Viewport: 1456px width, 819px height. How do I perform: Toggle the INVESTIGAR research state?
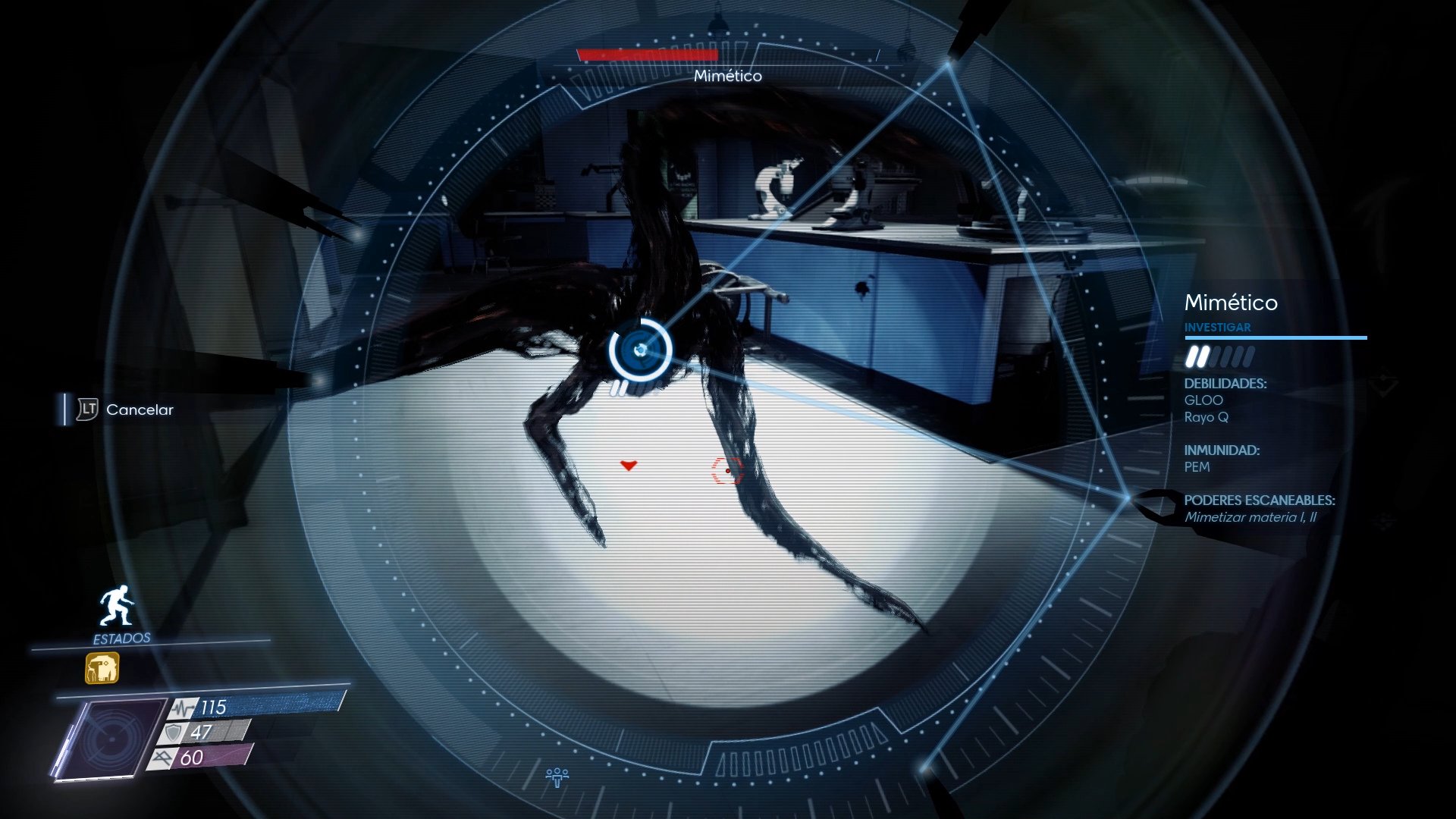(x=1218, y=327)
